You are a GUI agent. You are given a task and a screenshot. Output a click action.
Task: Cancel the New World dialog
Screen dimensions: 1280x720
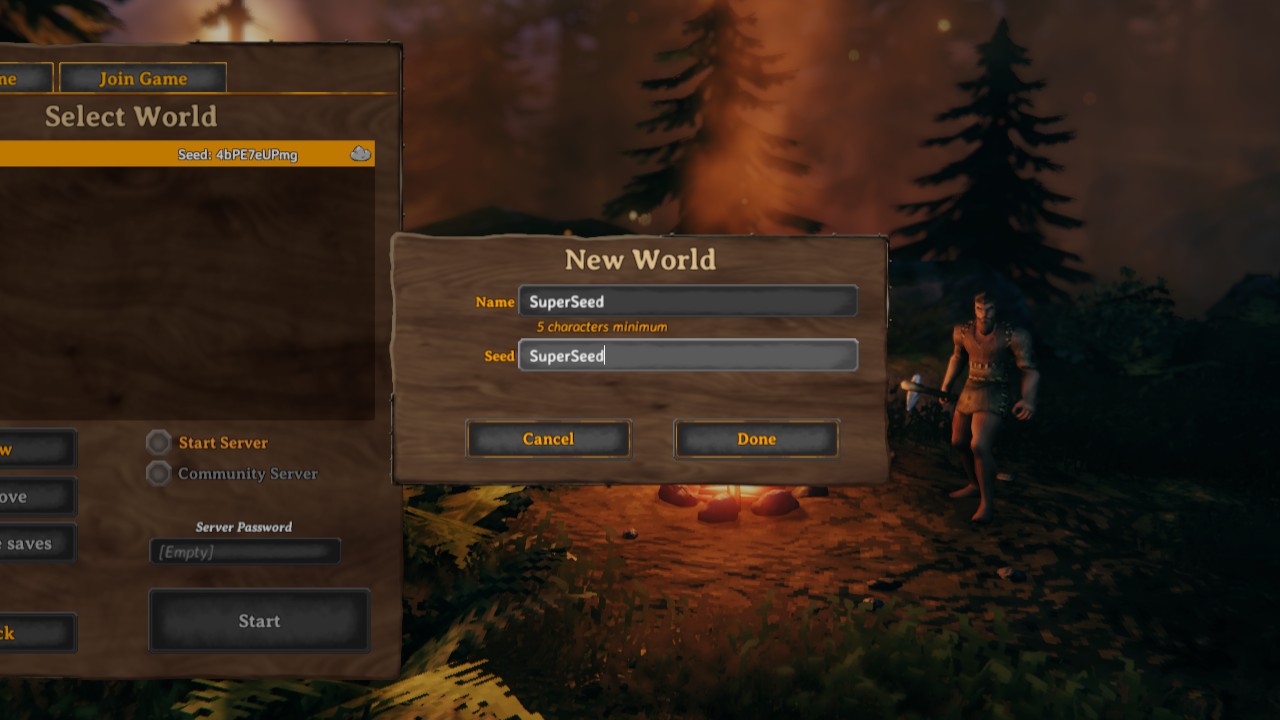[x=548, y=438]
